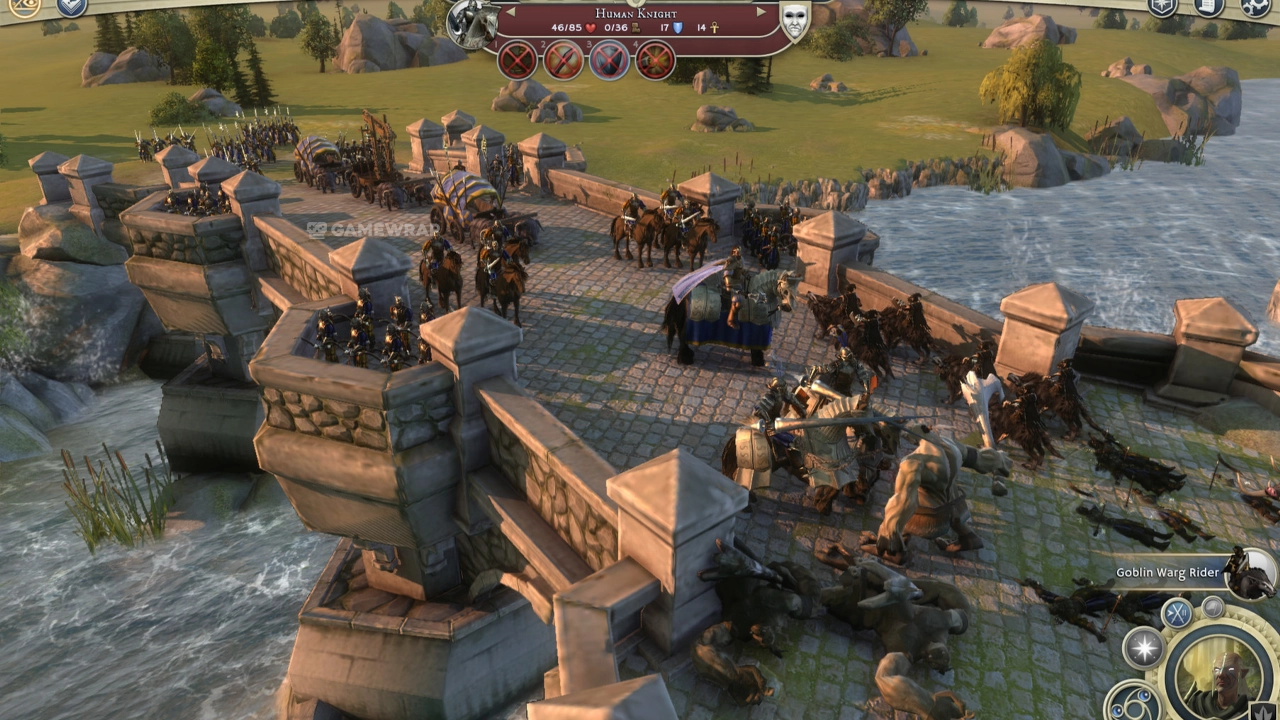Image resolution: width=1280 pixels, height=720 pixels.
Task: Activate the second crossed-out sword ability
Action: point(563,60)
